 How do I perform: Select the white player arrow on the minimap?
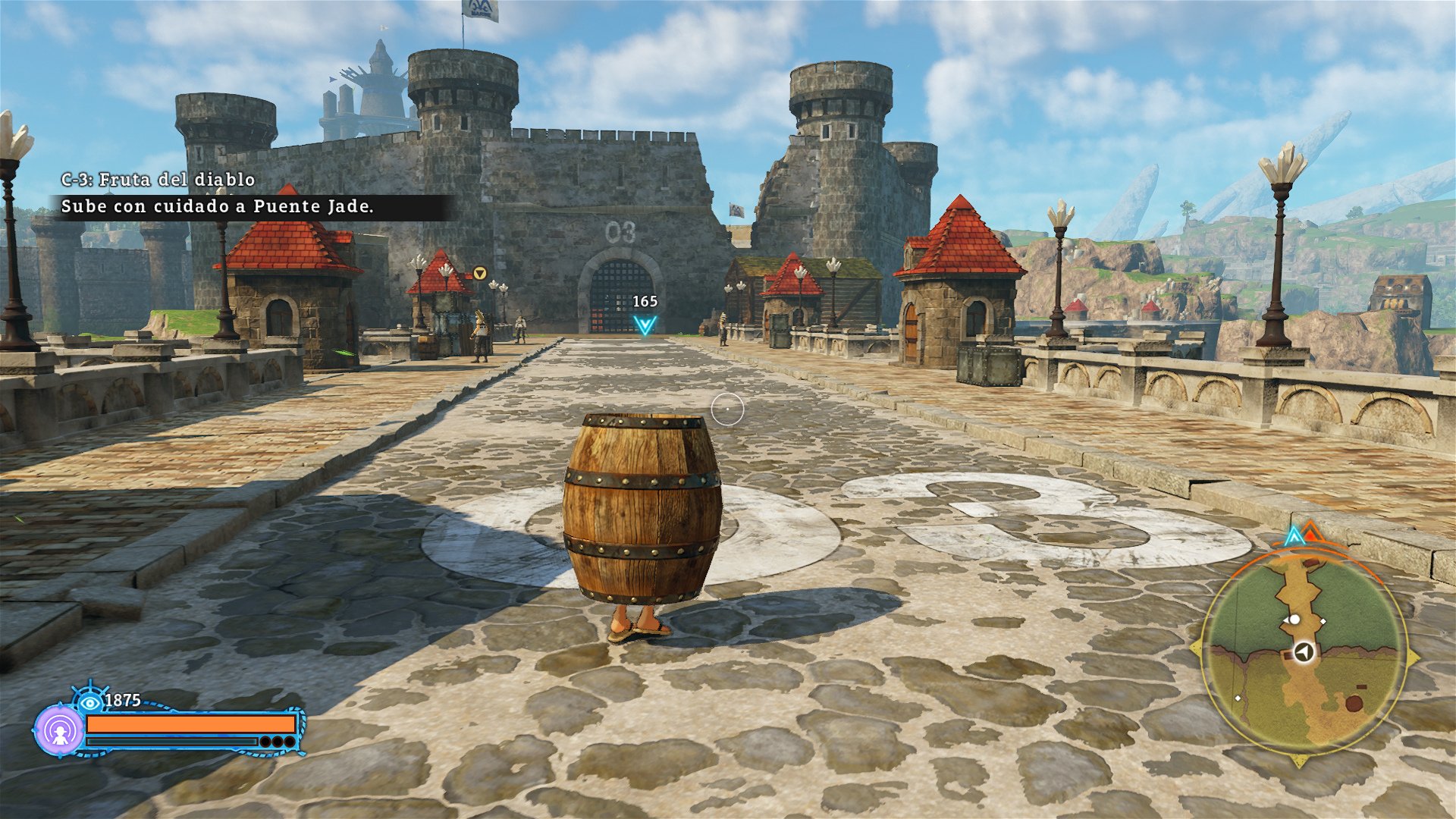[x=1305, y=652]
